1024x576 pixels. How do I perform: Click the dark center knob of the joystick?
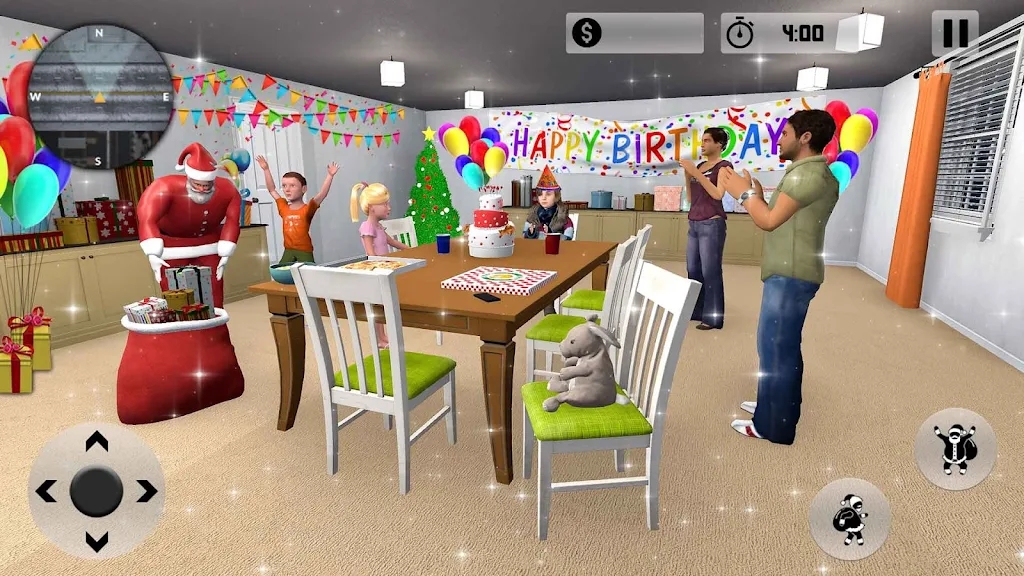[96, 491]
